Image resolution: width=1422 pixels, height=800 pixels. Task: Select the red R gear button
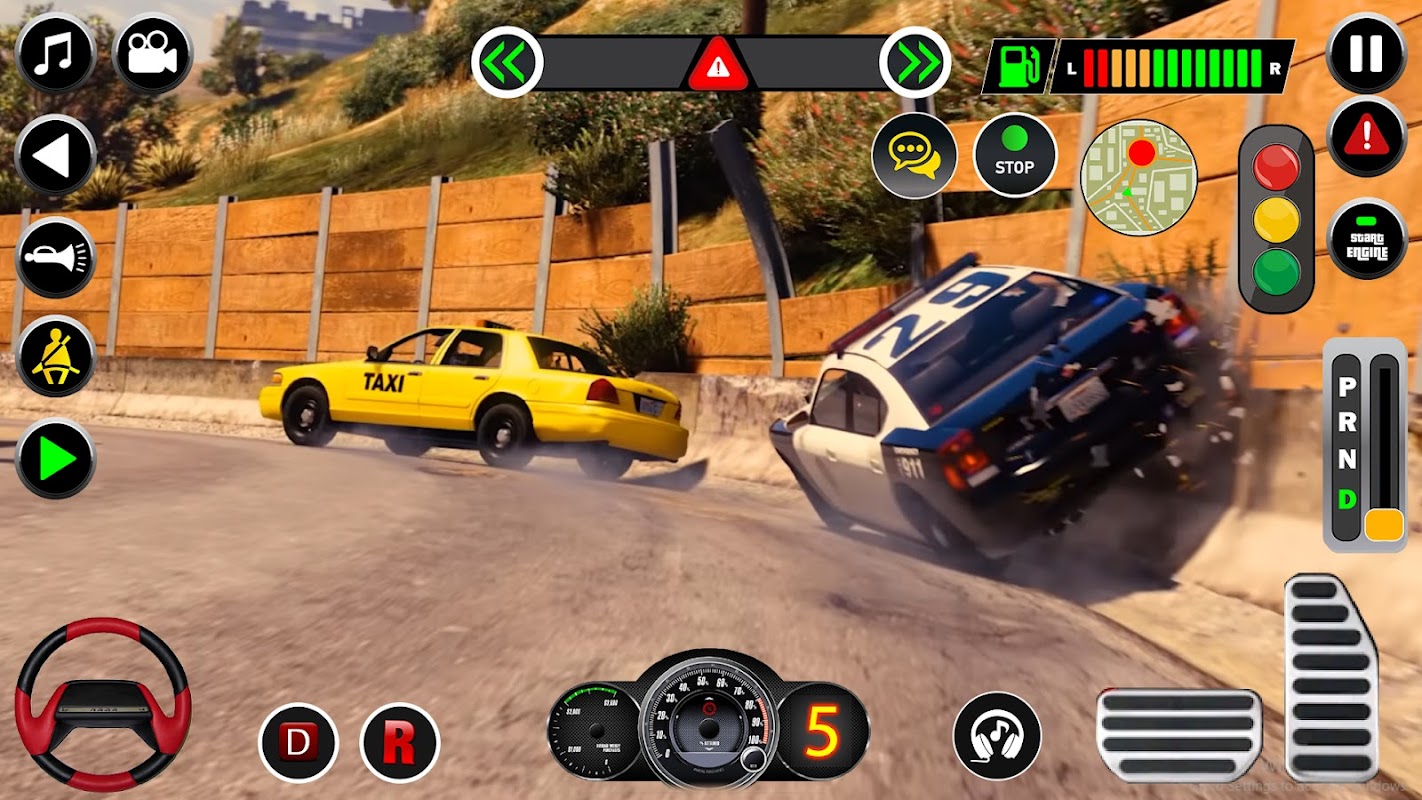[399, 743]
